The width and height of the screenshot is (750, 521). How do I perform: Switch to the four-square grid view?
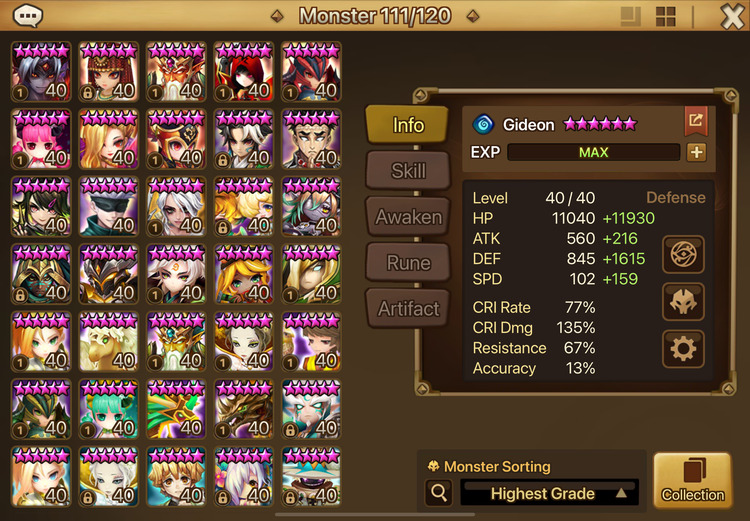point(666,16)
